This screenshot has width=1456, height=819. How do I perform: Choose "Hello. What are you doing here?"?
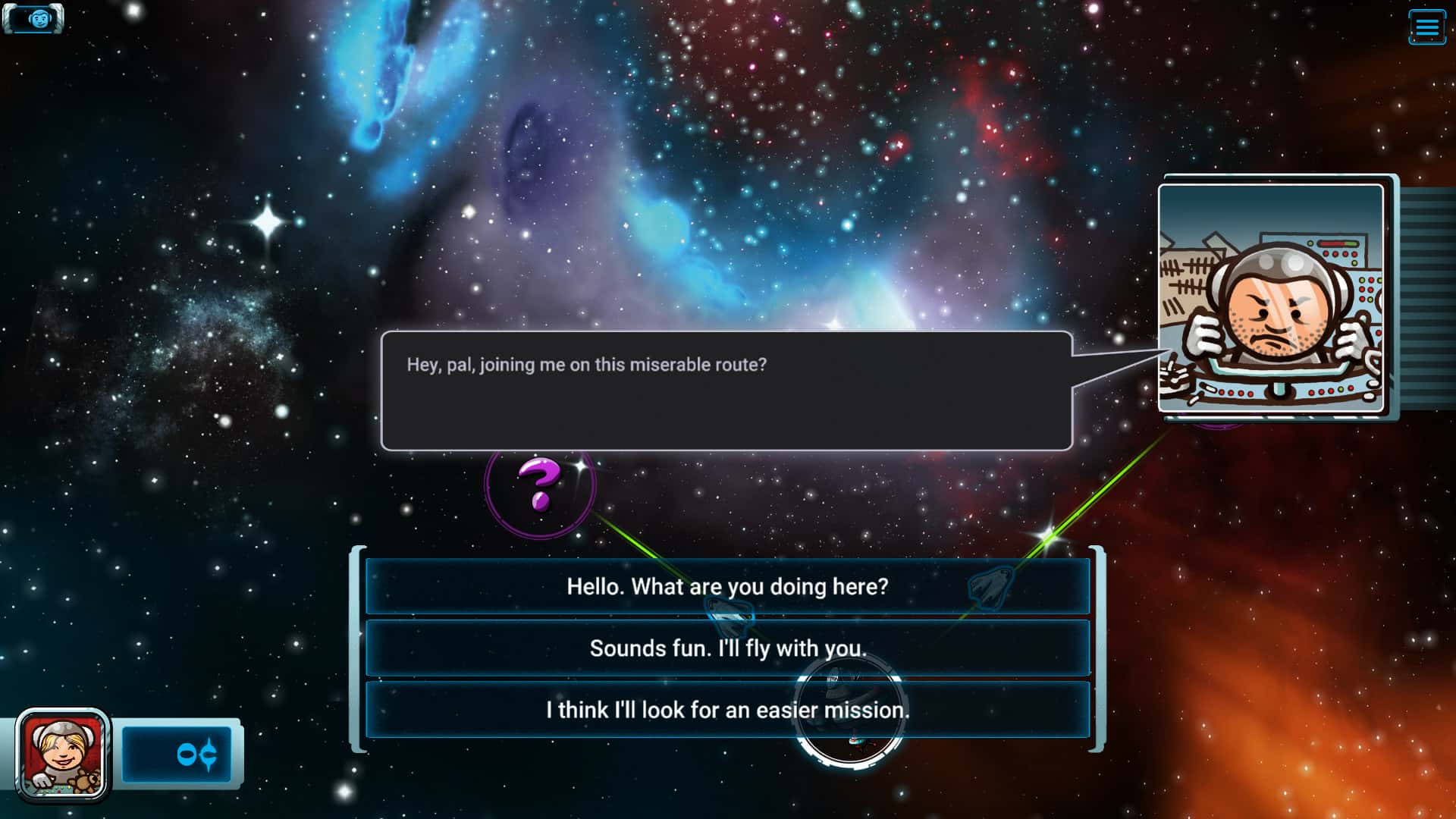[727, 586]
